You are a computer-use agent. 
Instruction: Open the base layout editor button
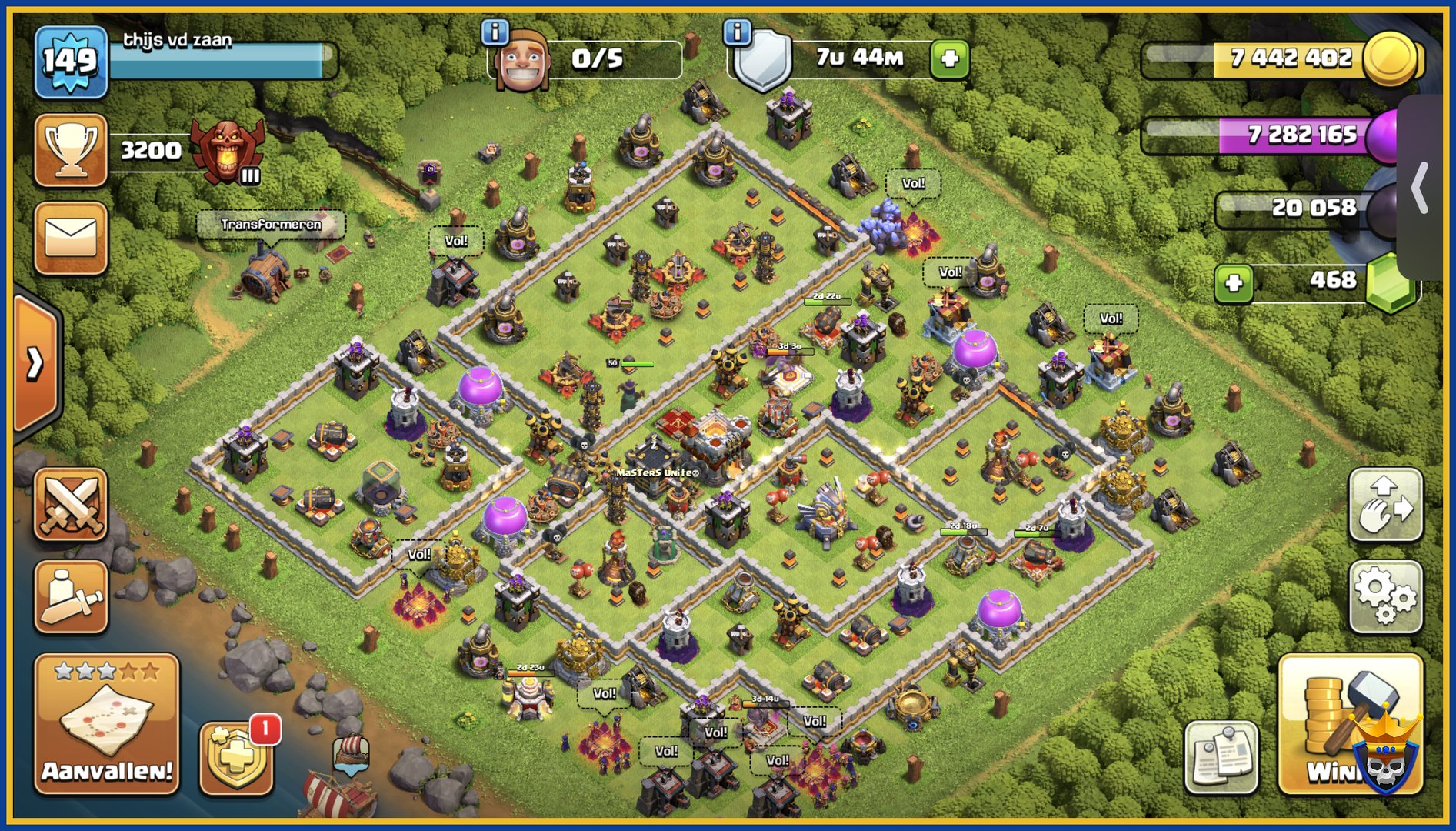pyautogui.click(x=1385, y=505)
